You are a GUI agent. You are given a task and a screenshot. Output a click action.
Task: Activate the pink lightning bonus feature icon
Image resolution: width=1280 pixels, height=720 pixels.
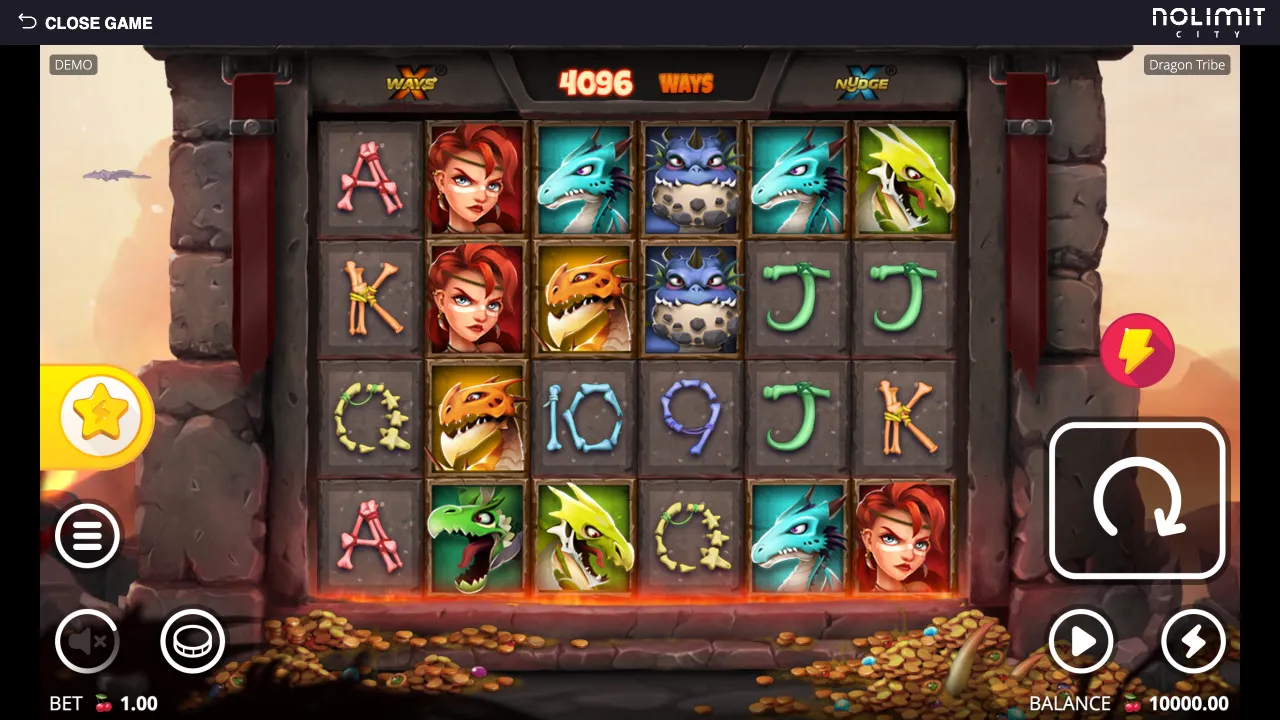[x=1139, y=350]
